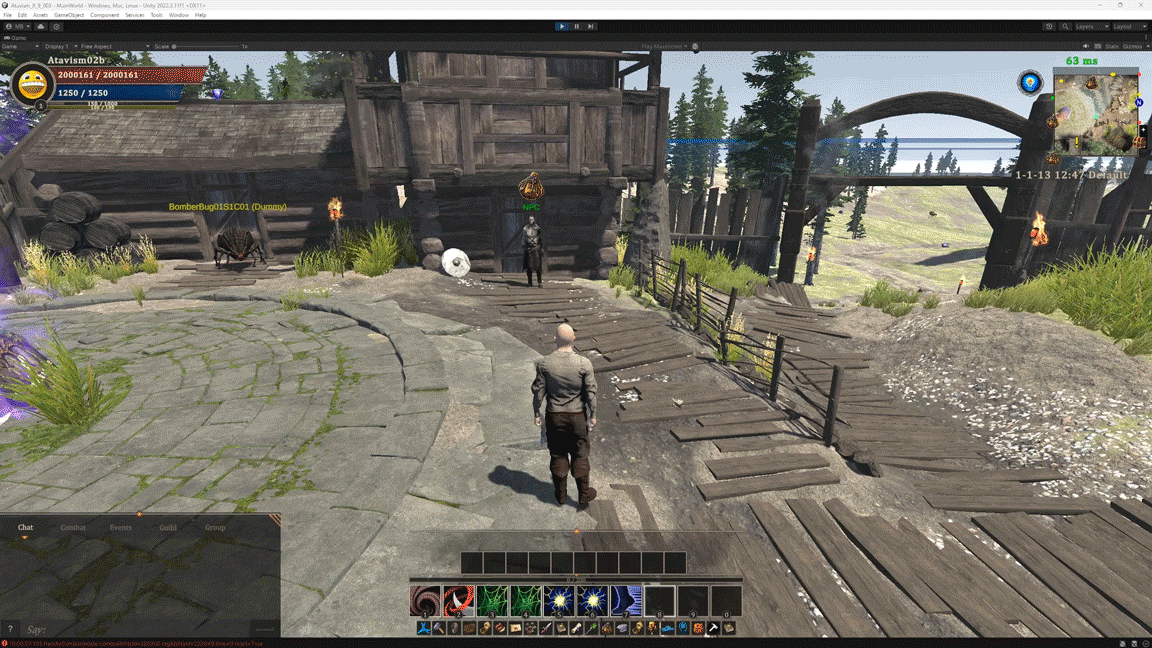Activate the blue boot ability in slot 7
The width and height of the screenshot is (1152, 648).
coord(626,600)
